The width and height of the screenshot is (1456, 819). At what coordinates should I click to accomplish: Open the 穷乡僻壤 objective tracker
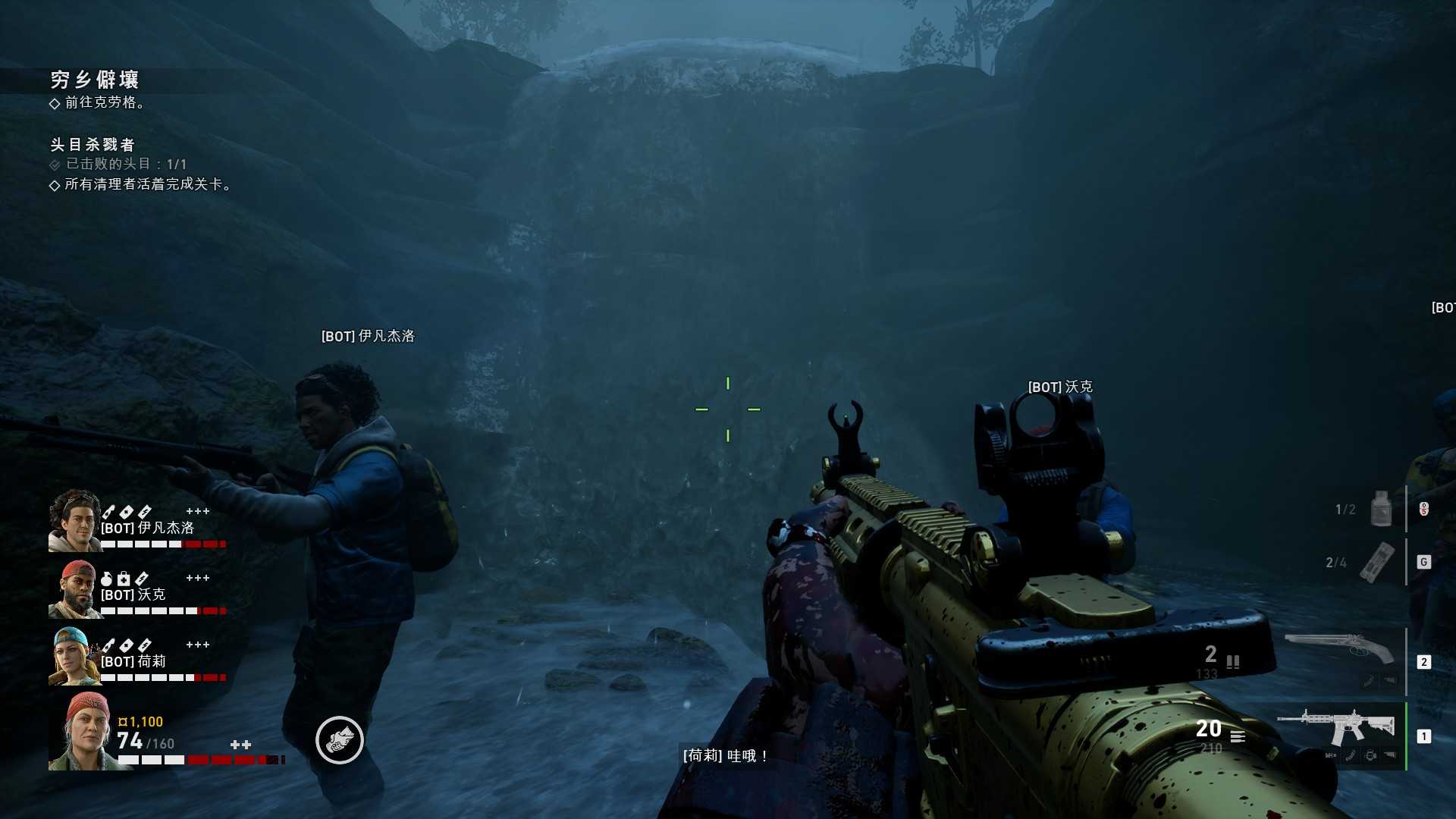(x=95, y=80)
